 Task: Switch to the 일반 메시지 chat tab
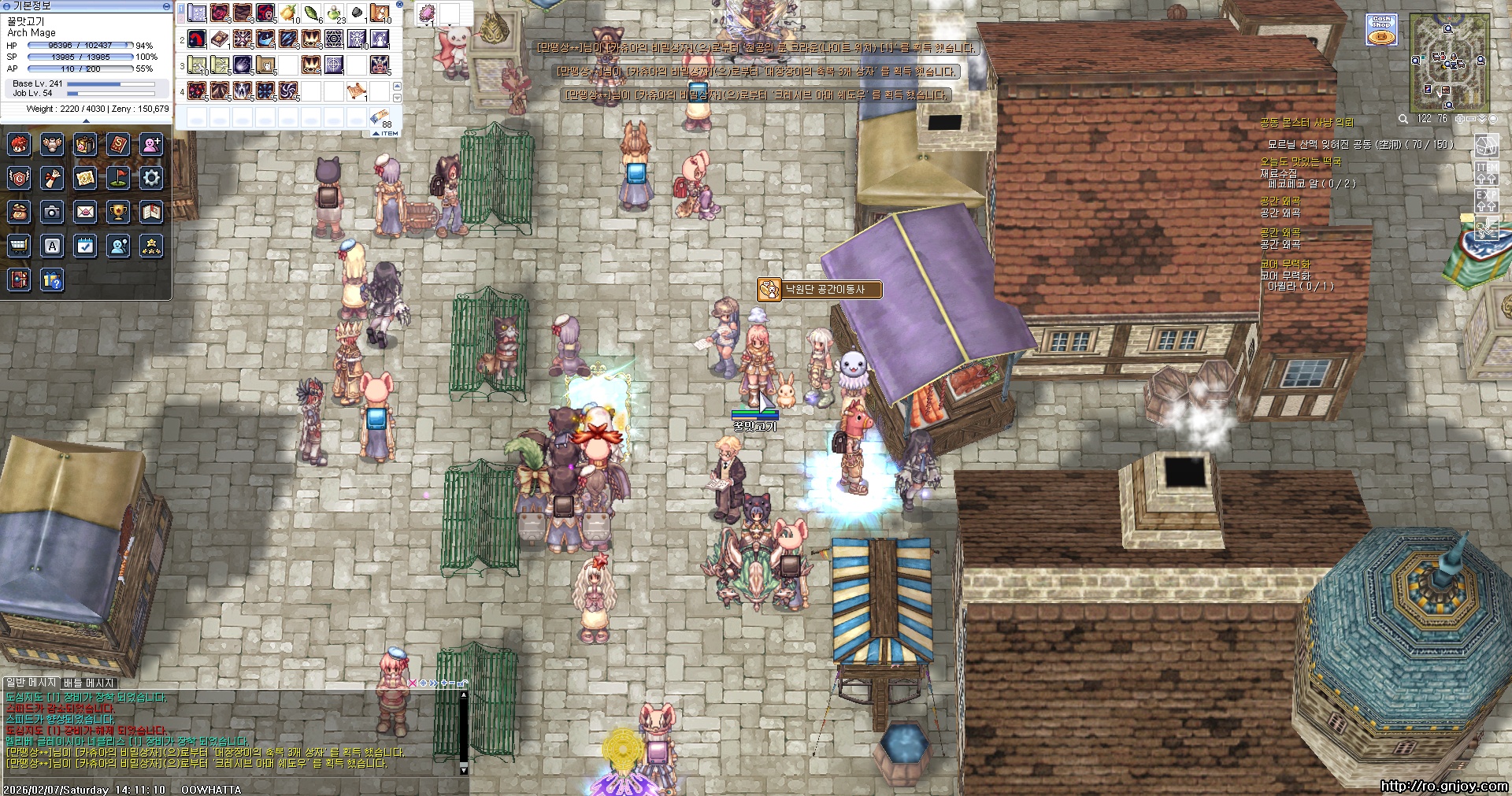click(31, 683)
